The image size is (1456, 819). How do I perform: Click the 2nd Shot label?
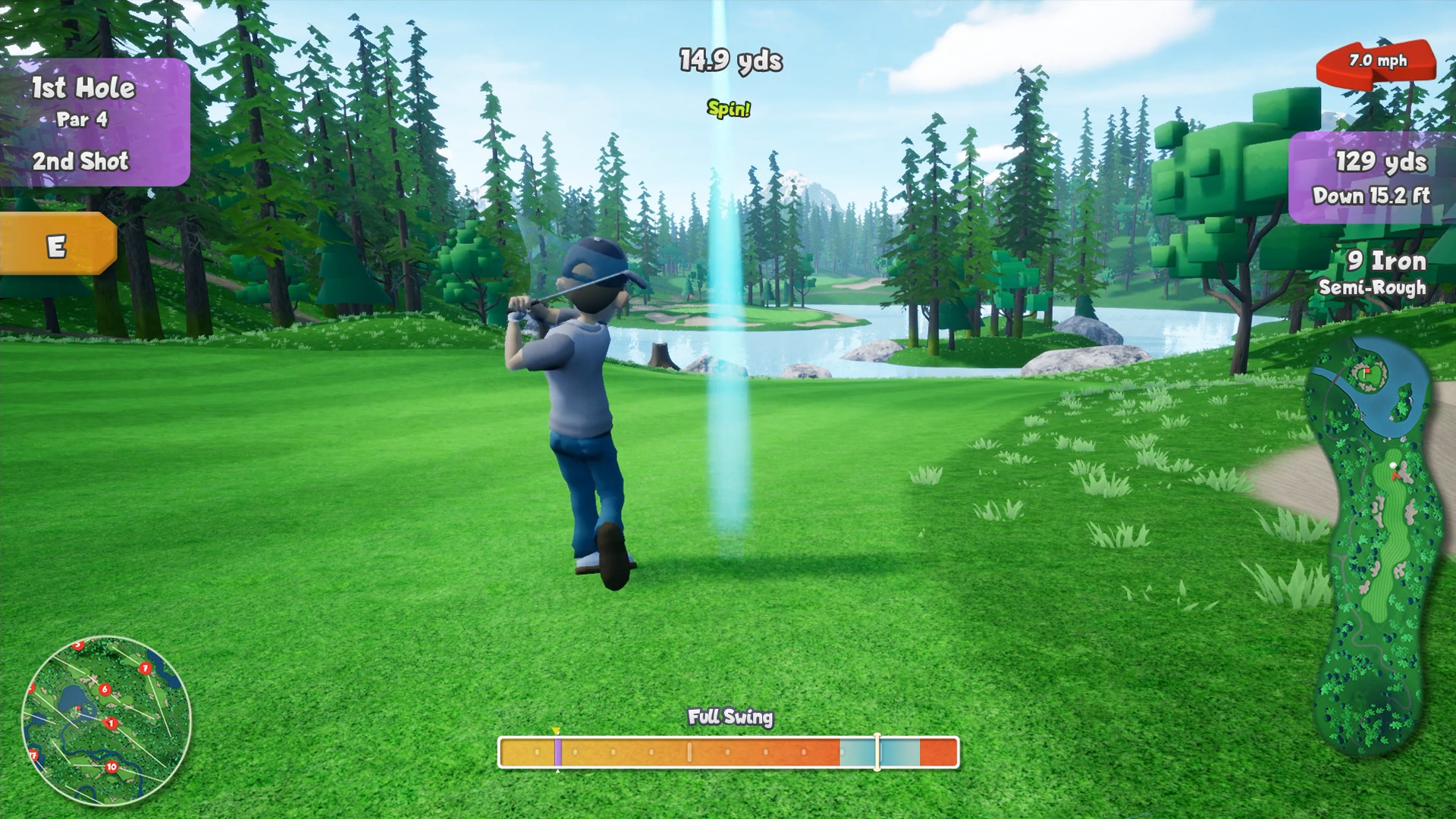pyautogui.click(x=80, y=161)
